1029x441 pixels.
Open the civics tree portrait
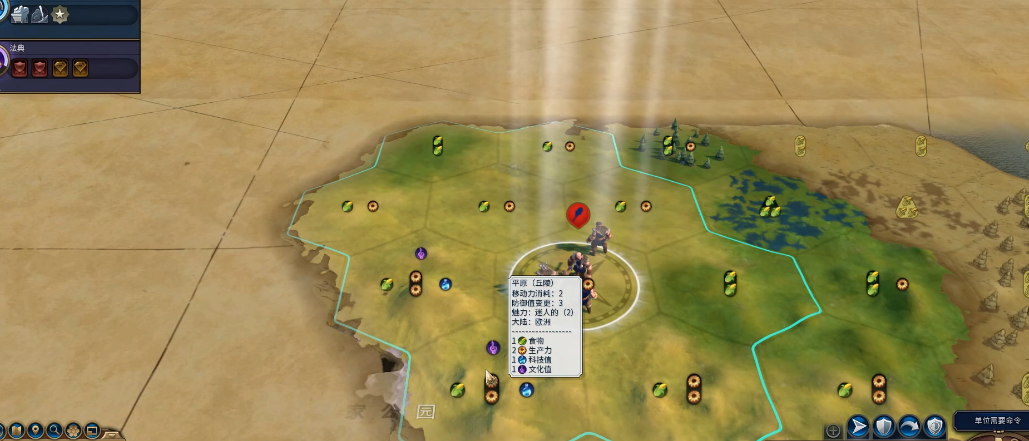tap(3, 62)
